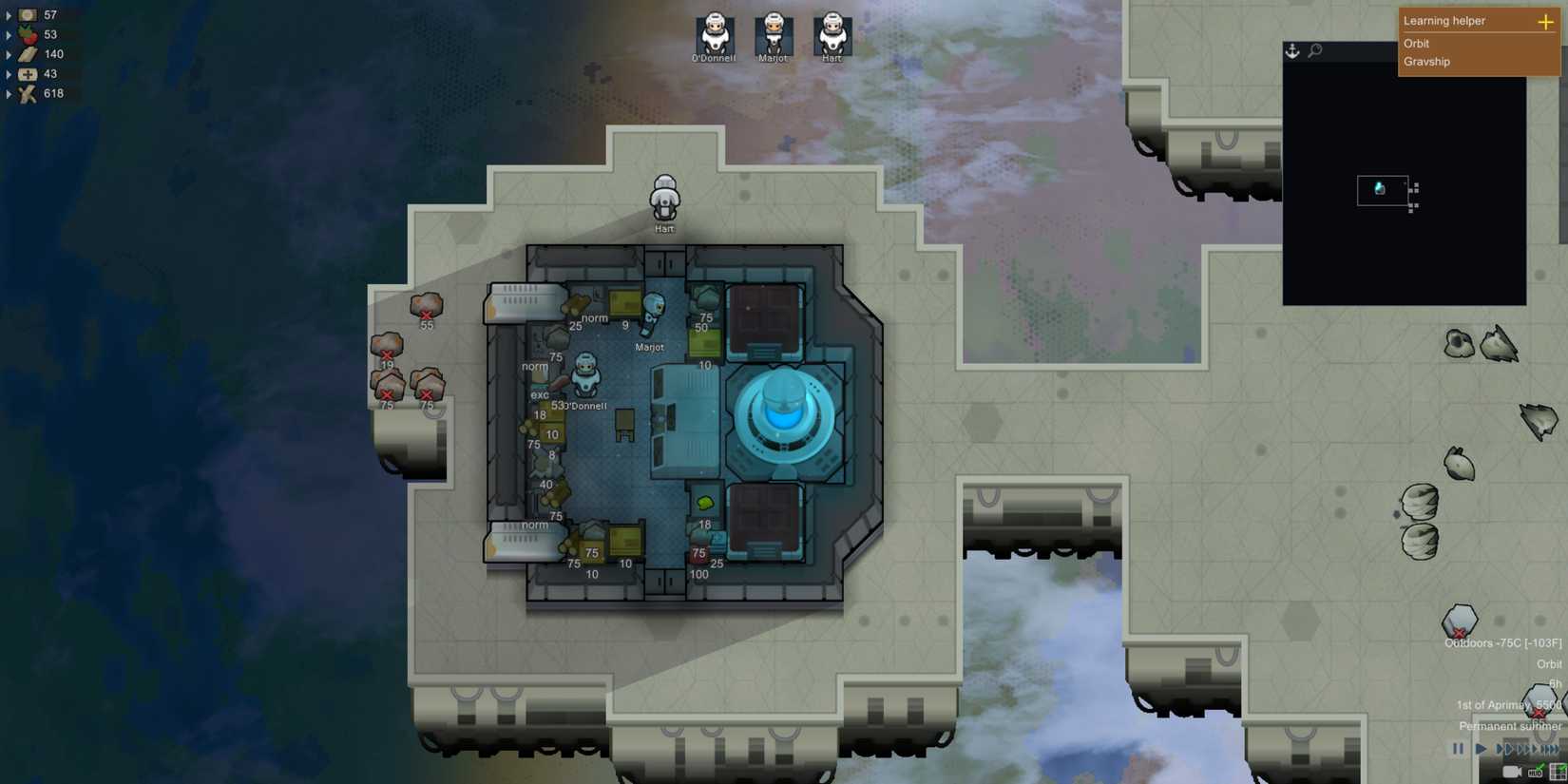The height and width of the screenshot is (784, 1568).
Task: Pause the game with the pause button
Action: pyautogui.click(x=1458, y=749)
